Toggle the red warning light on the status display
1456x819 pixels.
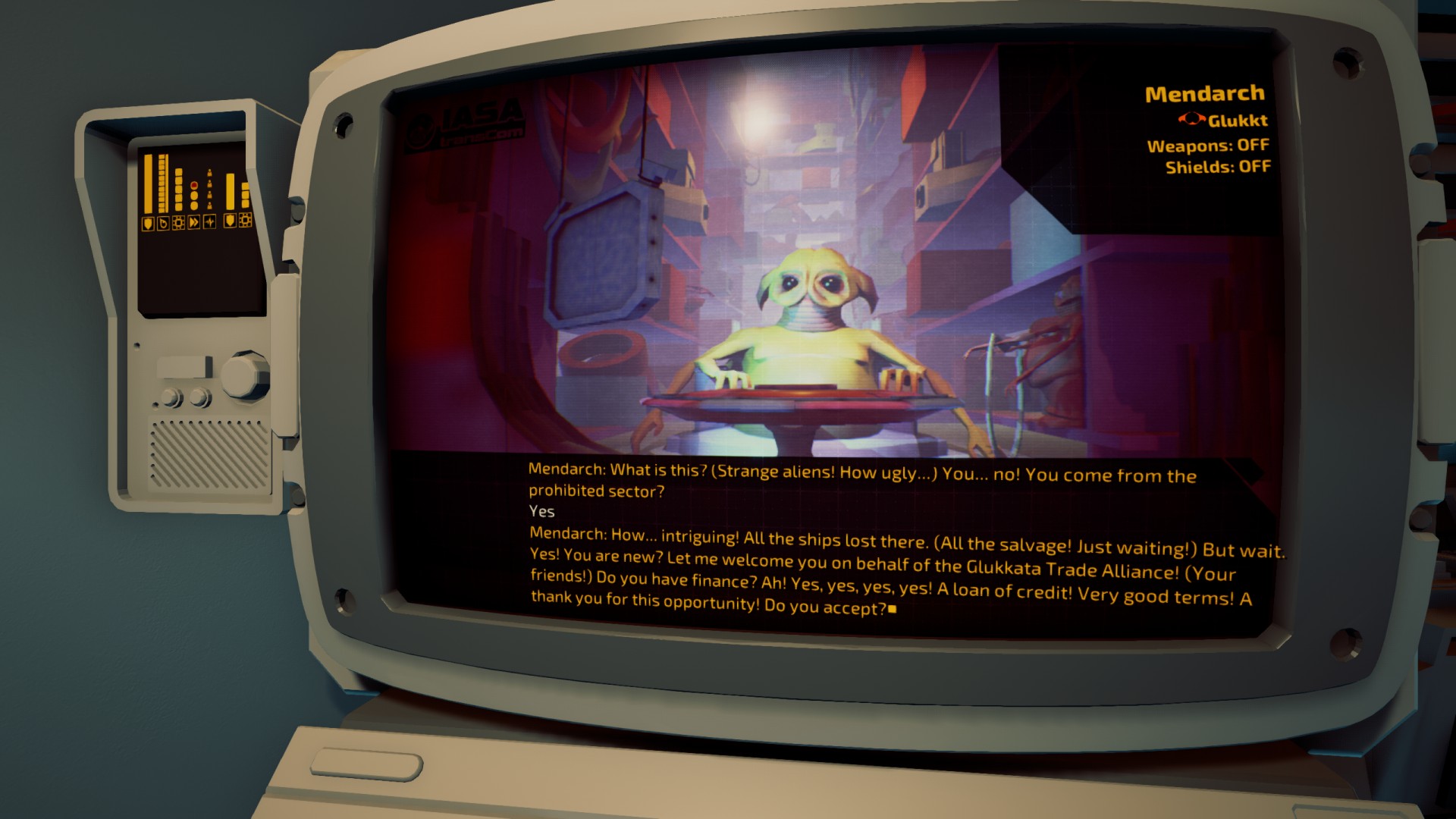(193, 186)
